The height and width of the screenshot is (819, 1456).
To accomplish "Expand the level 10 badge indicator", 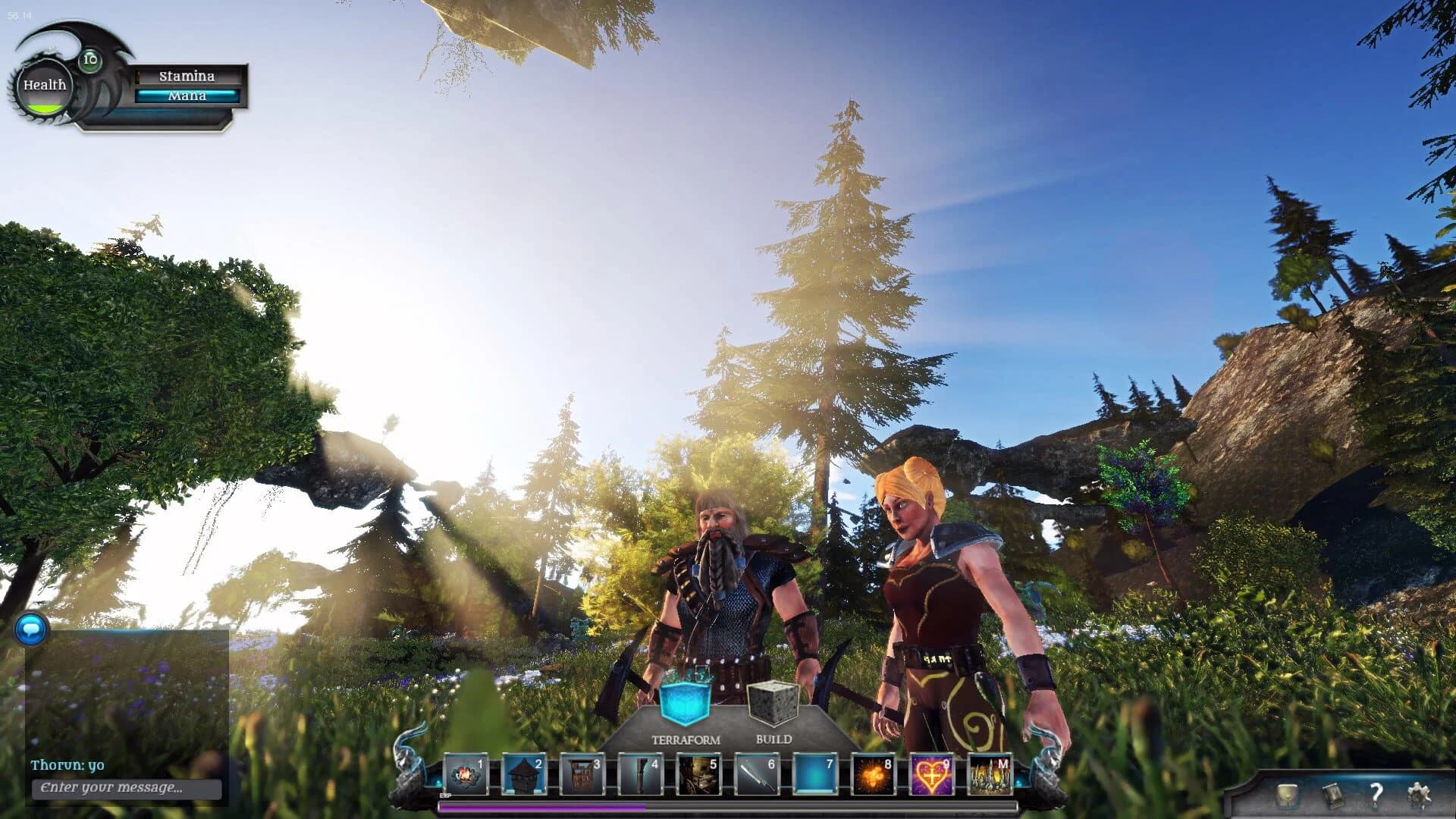I will (x=91, y=59).
